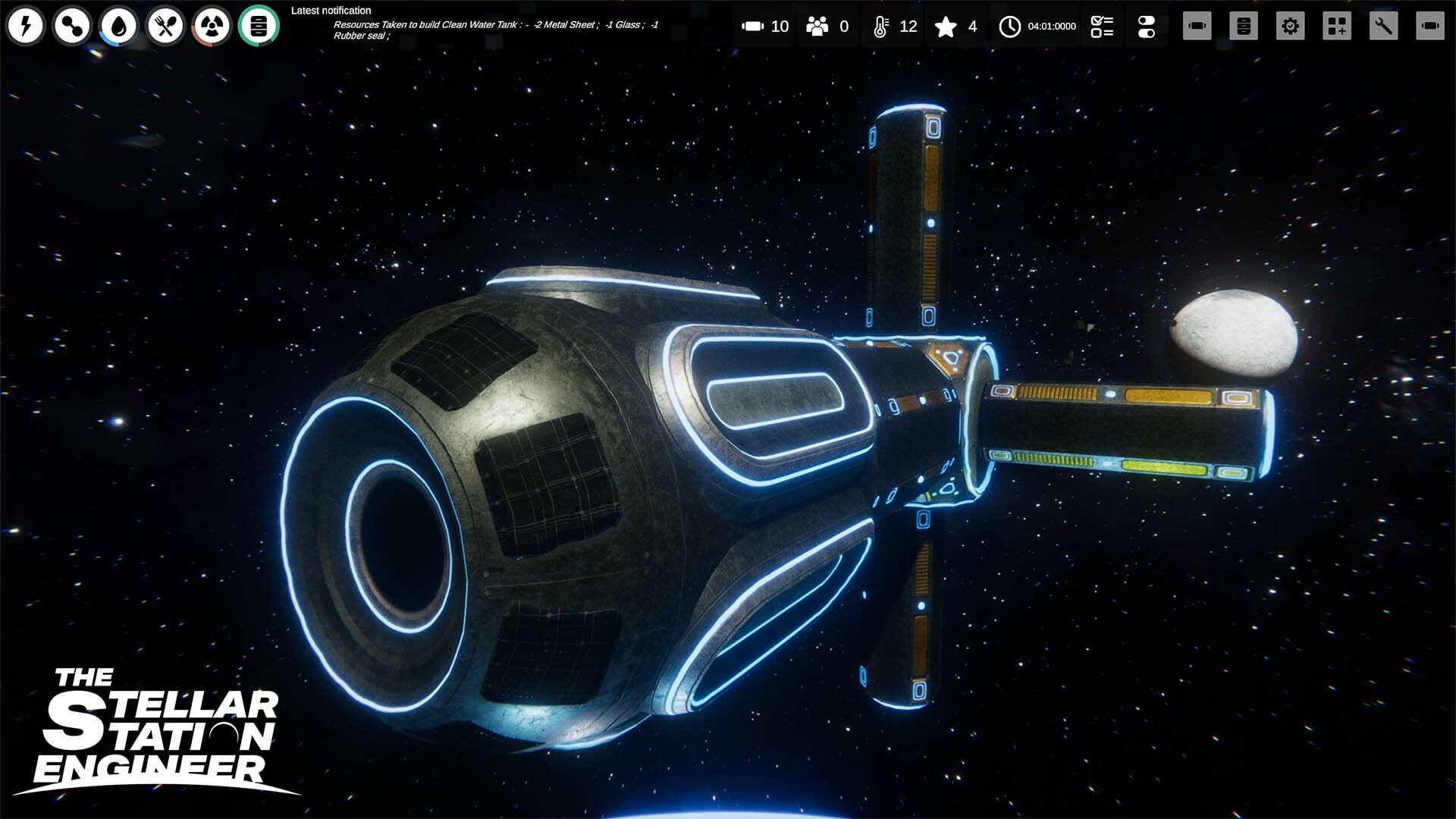Check the power lightning status icon

26,26
